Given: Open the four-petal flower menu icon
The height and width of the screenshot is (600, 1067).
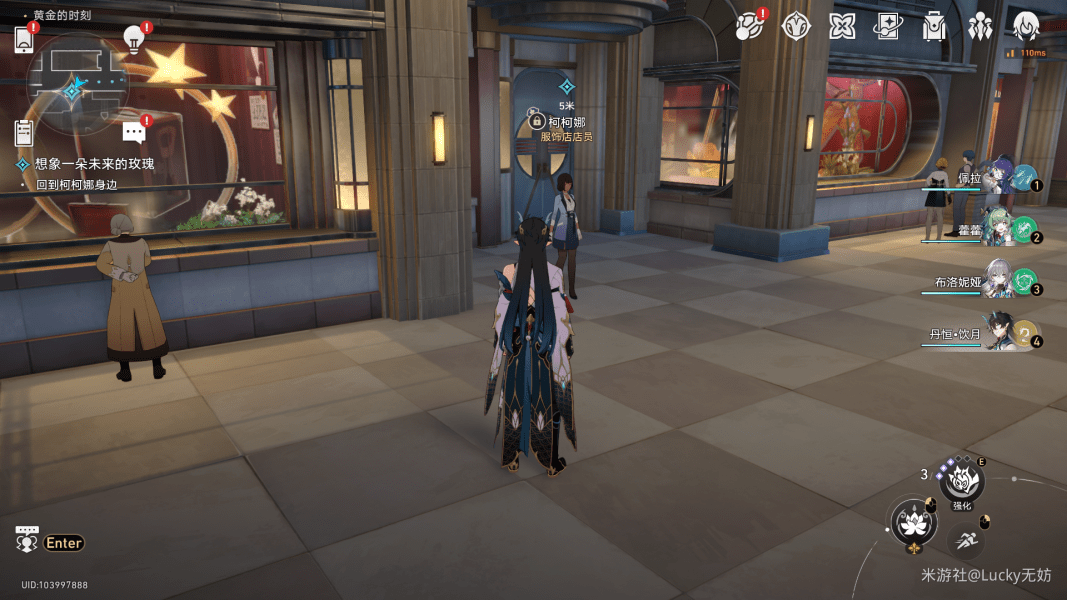Looking at the screenshot, I should click(x=842, y=26).
